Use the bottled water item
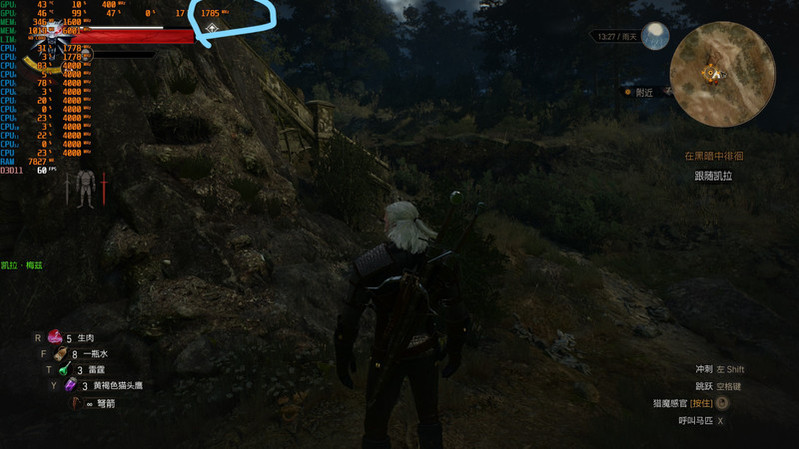Screen dimensions: 799x449 point(61,354)
